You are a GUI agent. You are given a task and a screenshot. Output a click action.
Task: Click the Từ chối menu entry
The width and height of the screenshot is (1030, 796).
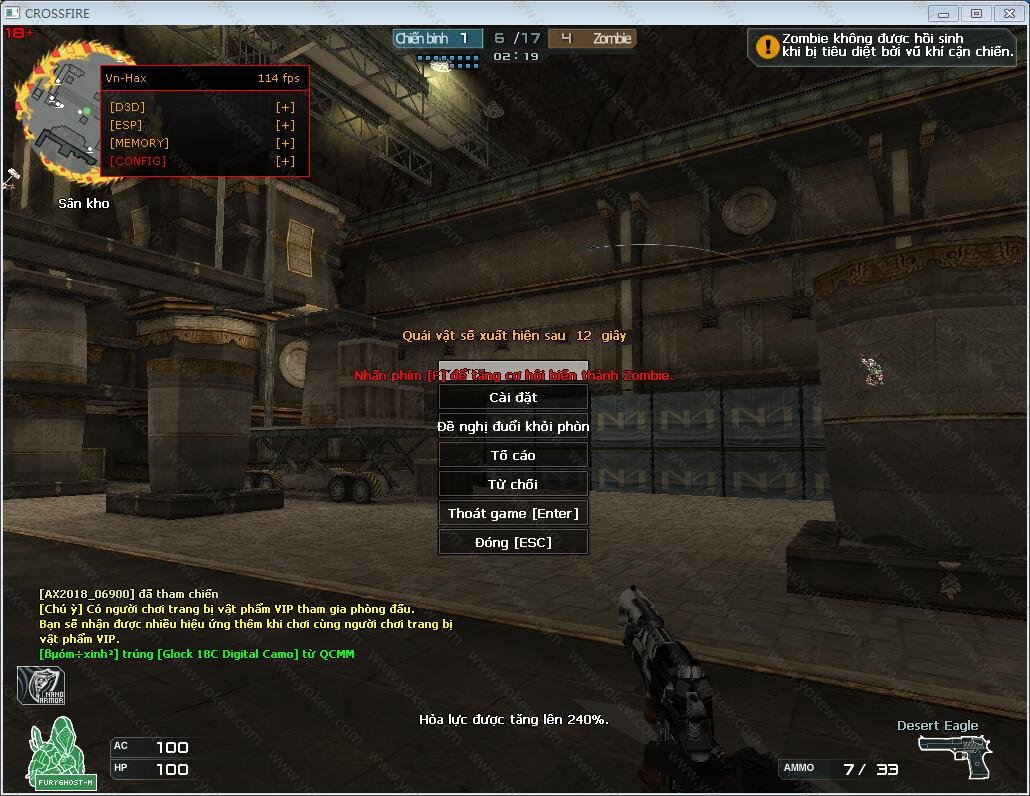tap(513, 484)
